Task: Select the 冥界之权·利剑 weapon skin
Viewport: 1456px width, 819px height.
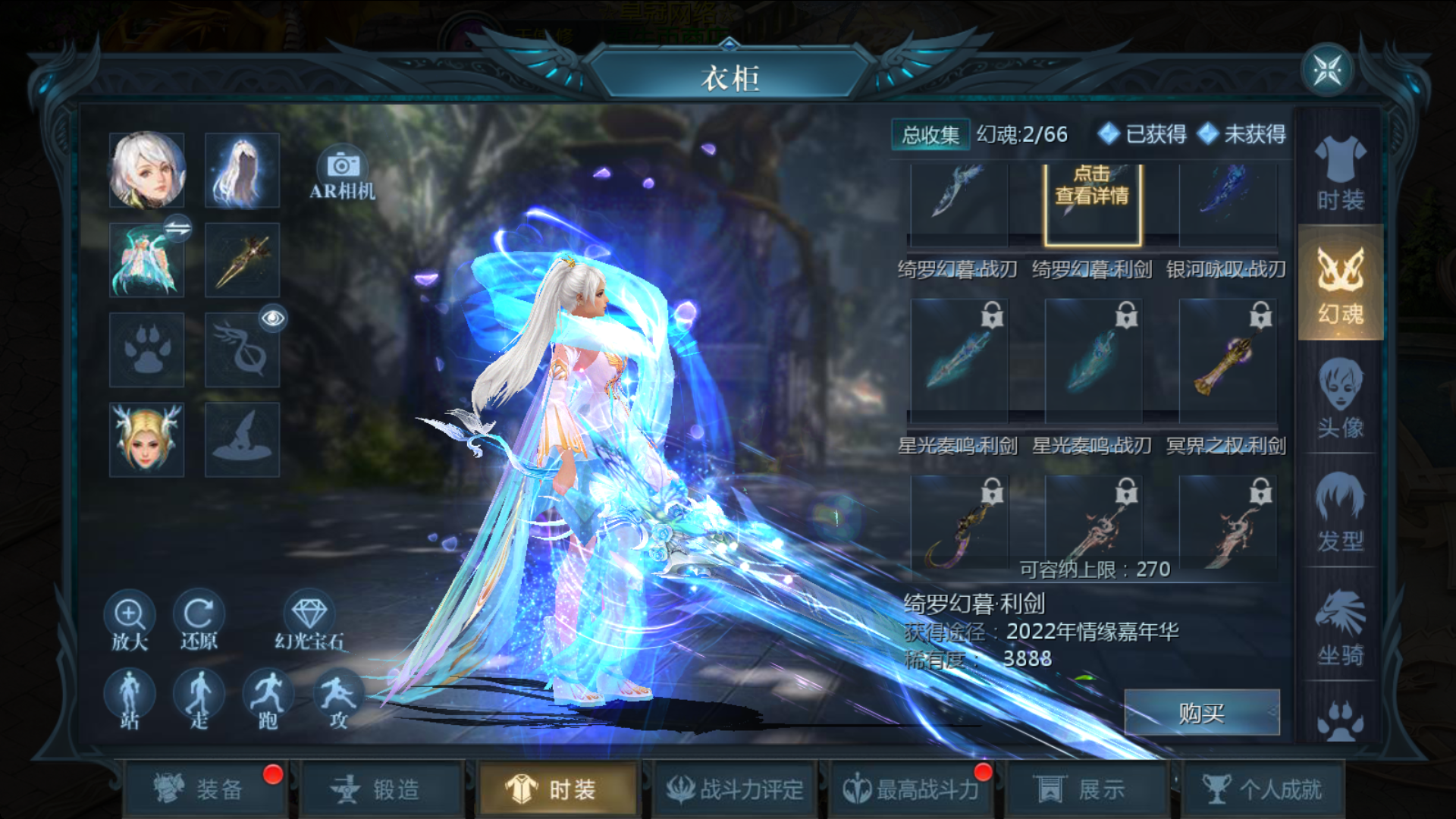Action: point(1228,362)
